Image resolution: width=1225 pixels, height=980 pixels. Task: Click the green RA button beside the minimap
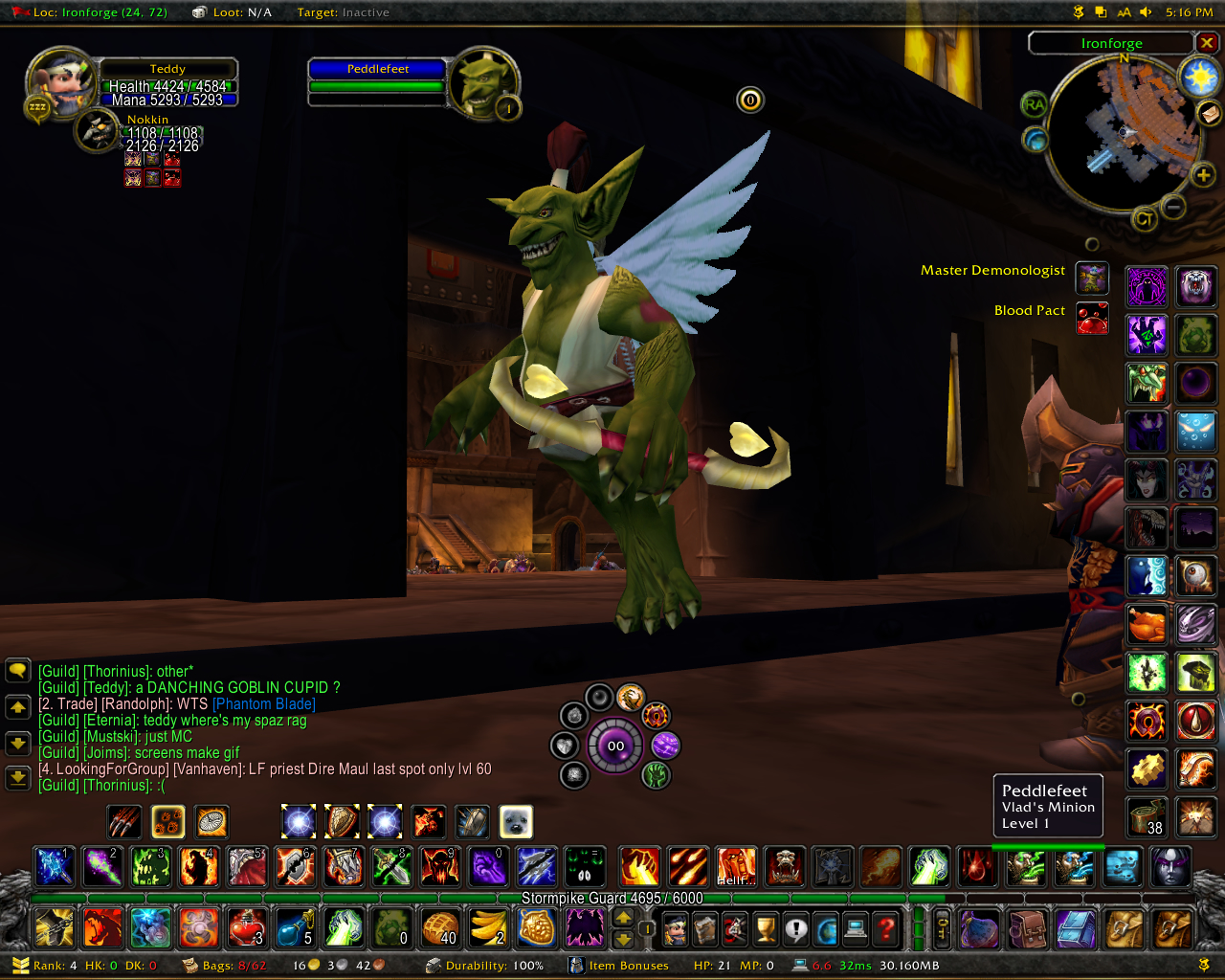1035,104
